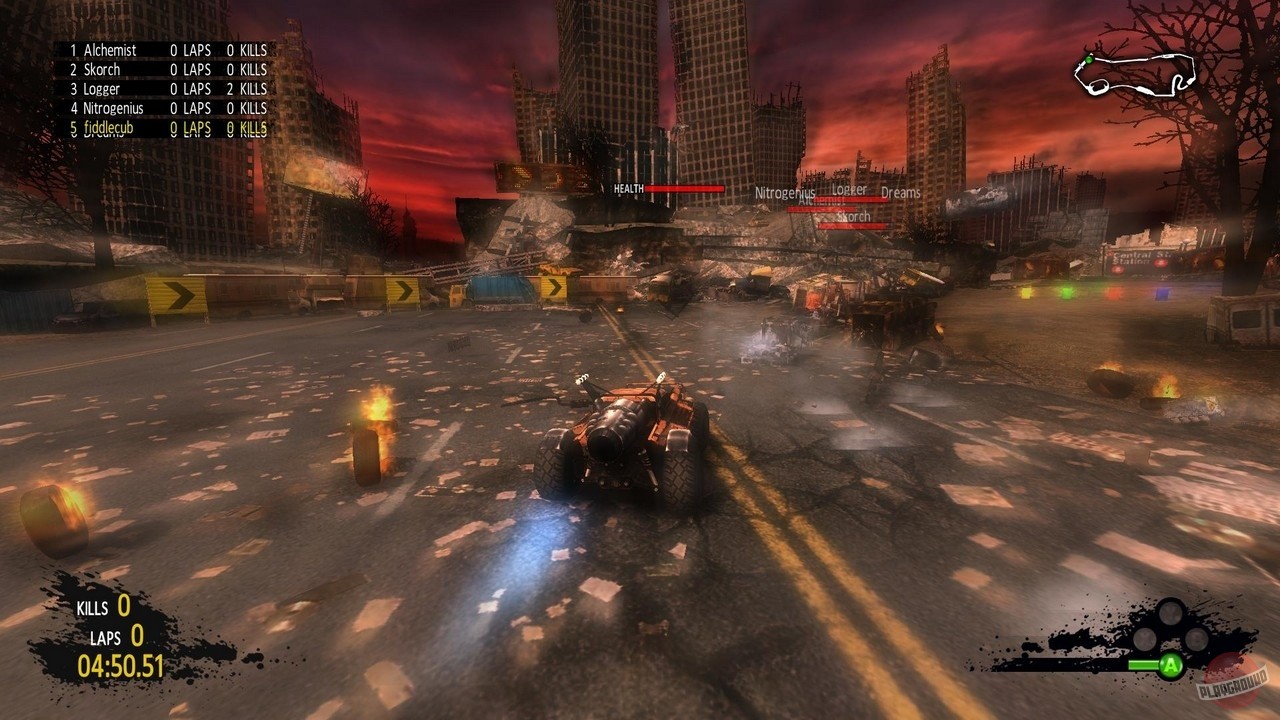Toggle highlight on fiddlecub's leaderboard row
This screenshot has height=720, width=1280.
point(107,128)
